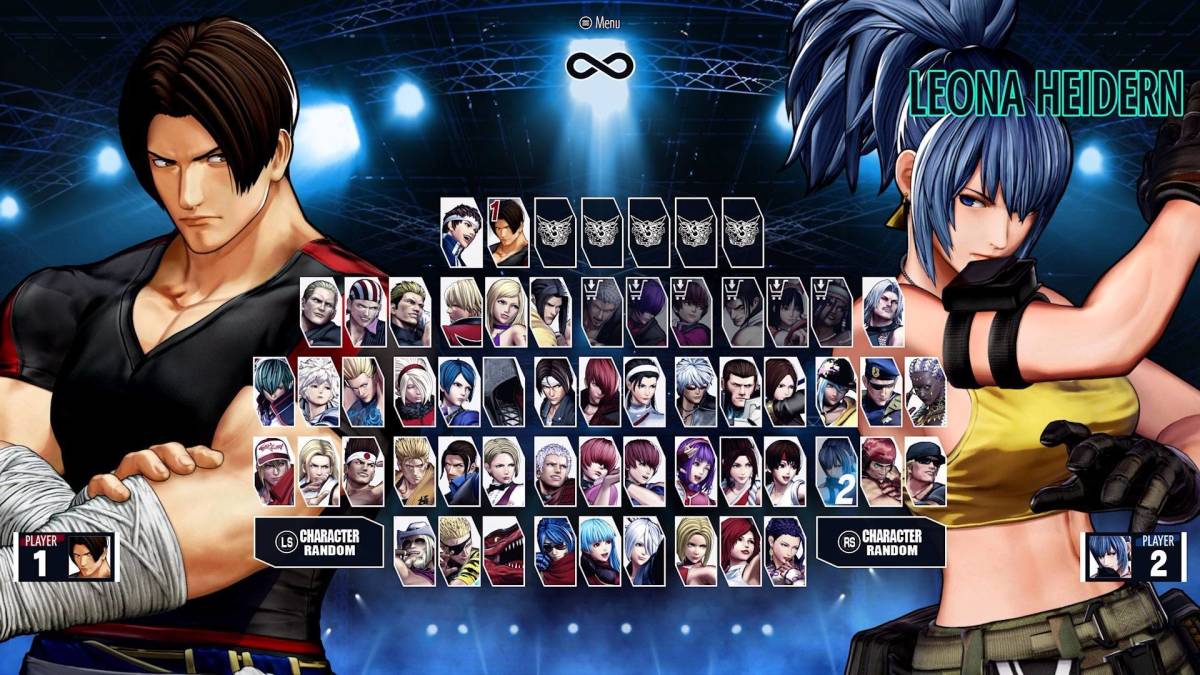This screenshot has width=1200, height=675.
Task: Select Ralf in the red bandana
Action: pyautogui.click(x=881, y=471)
